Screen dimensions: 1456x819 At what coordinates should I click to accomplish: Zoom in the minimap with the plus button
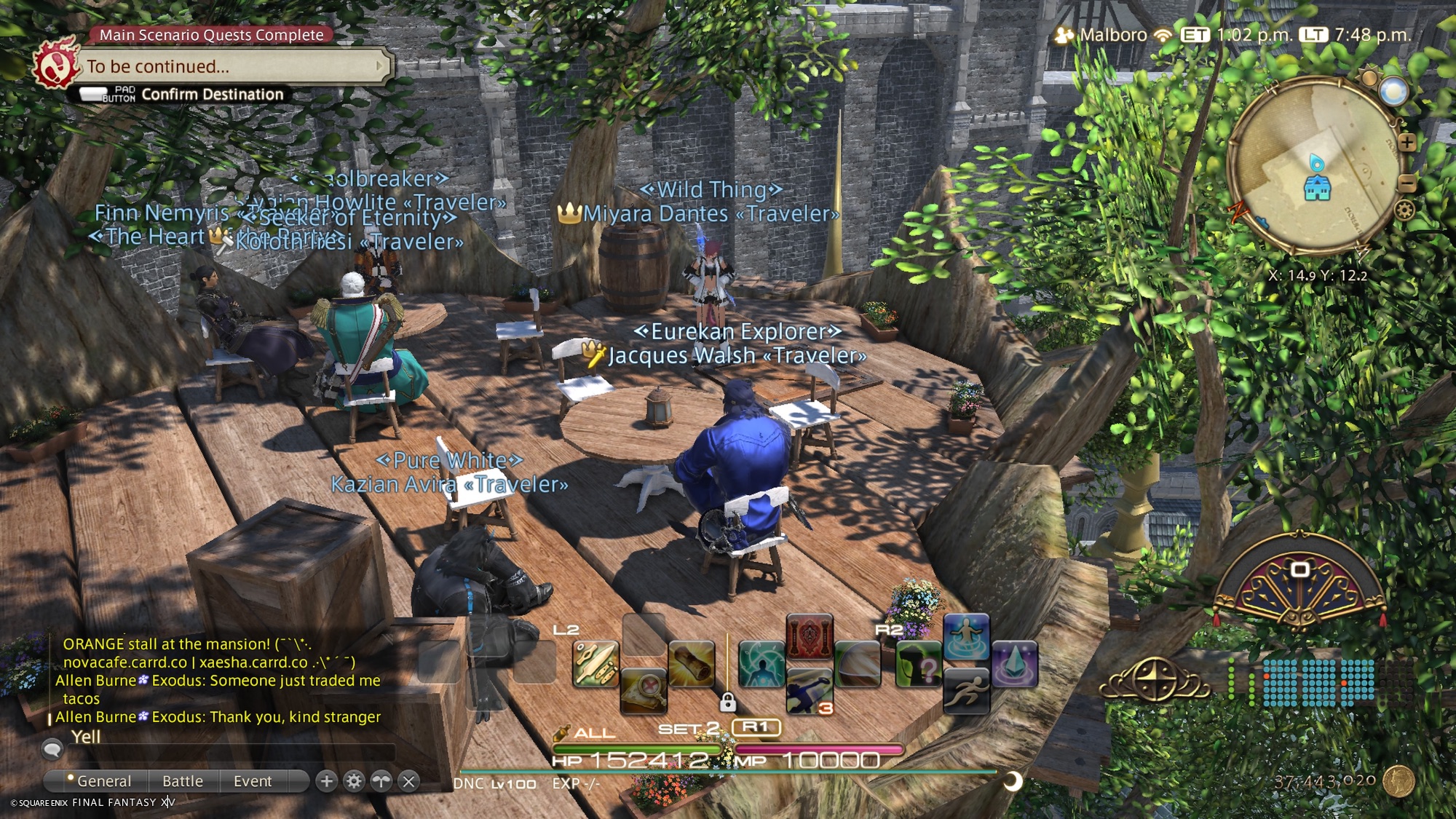[x=1406, y=142]
